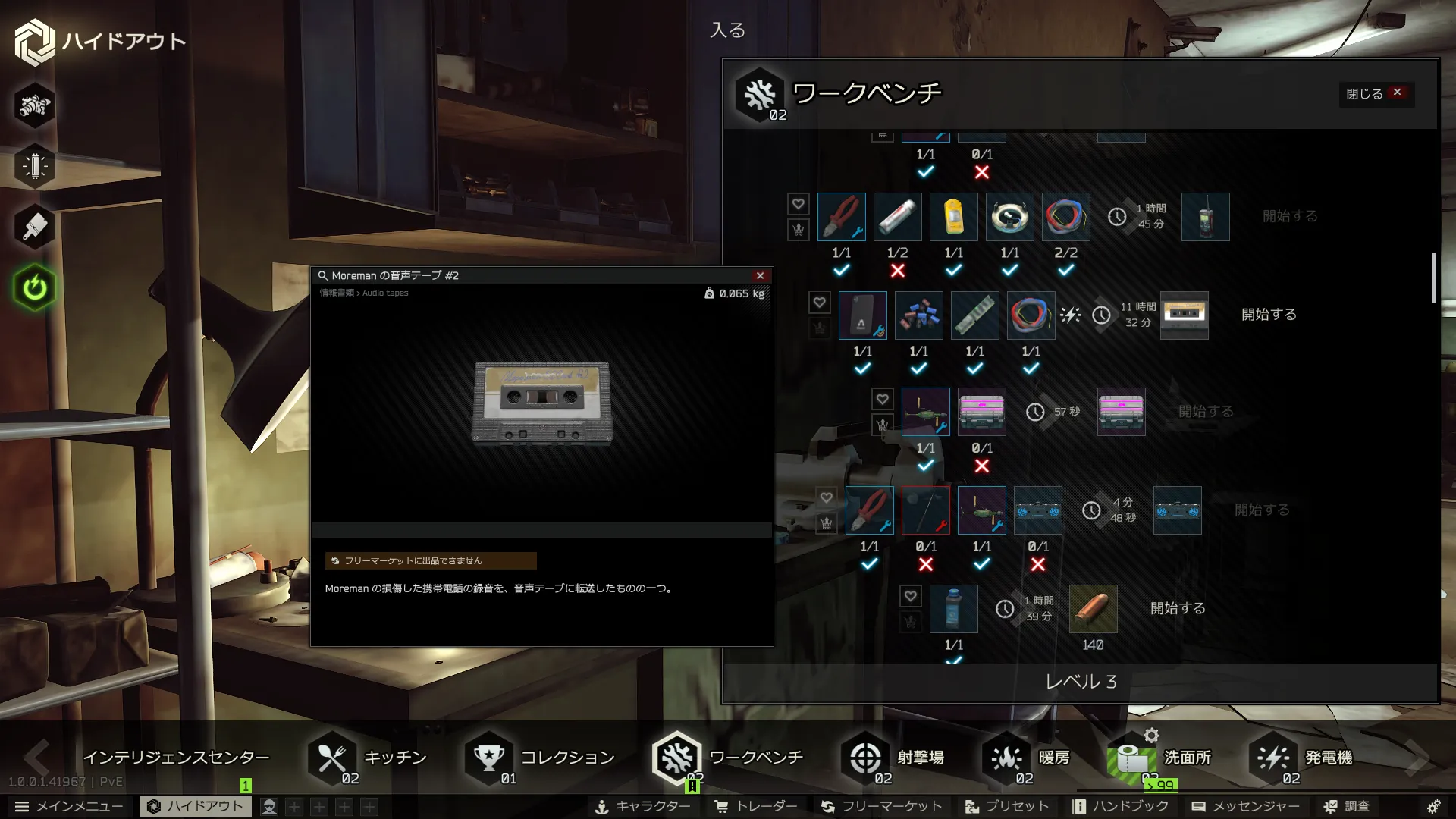Start the audio cassette tape craft
This screenshot has height=819, width=1456.
point(1268,315)
